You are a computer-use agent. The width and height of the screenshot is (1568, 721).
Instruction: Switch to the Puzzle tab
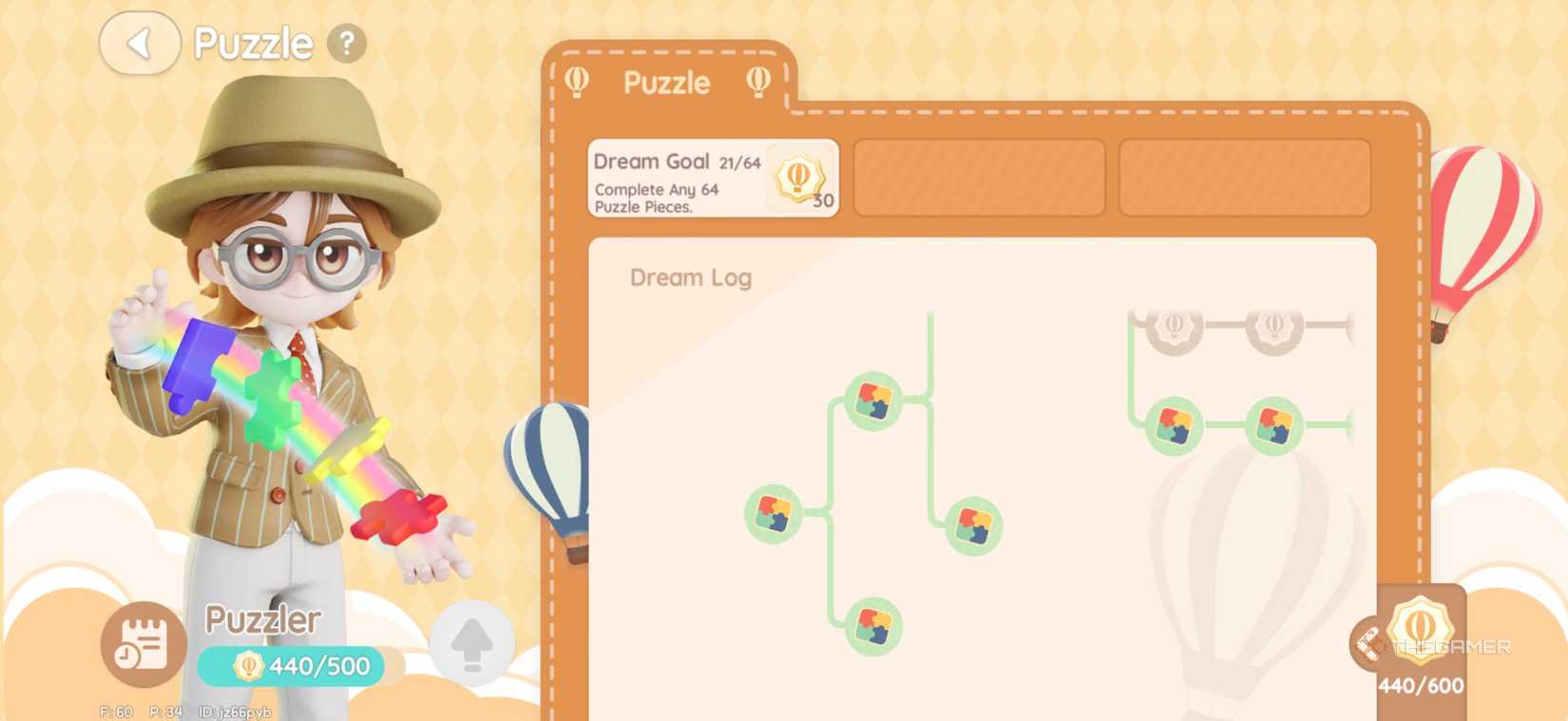pyautogui.click(x=668, y=83)
